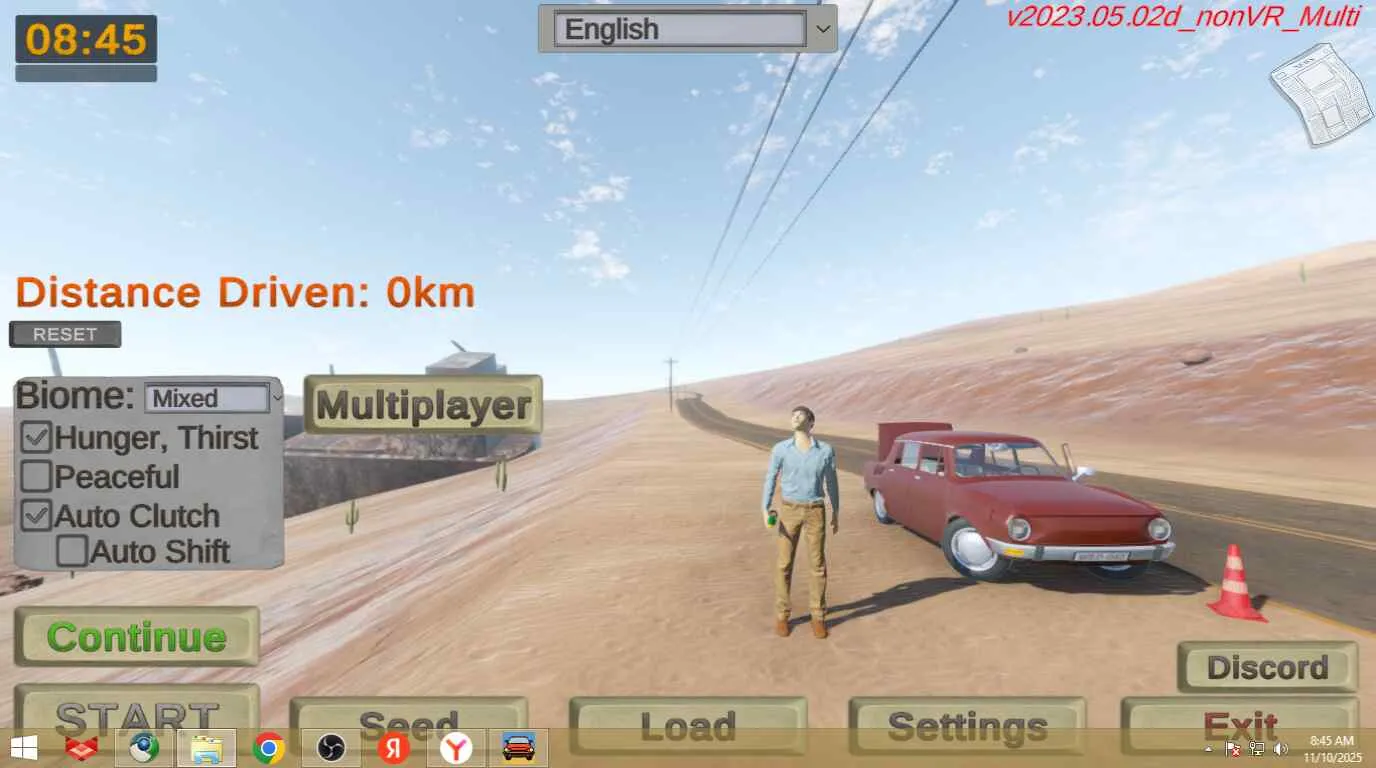The width and height of the screenshot is (1376, 768).
Task: Open the English language dropdown
Action: (687, 29)
